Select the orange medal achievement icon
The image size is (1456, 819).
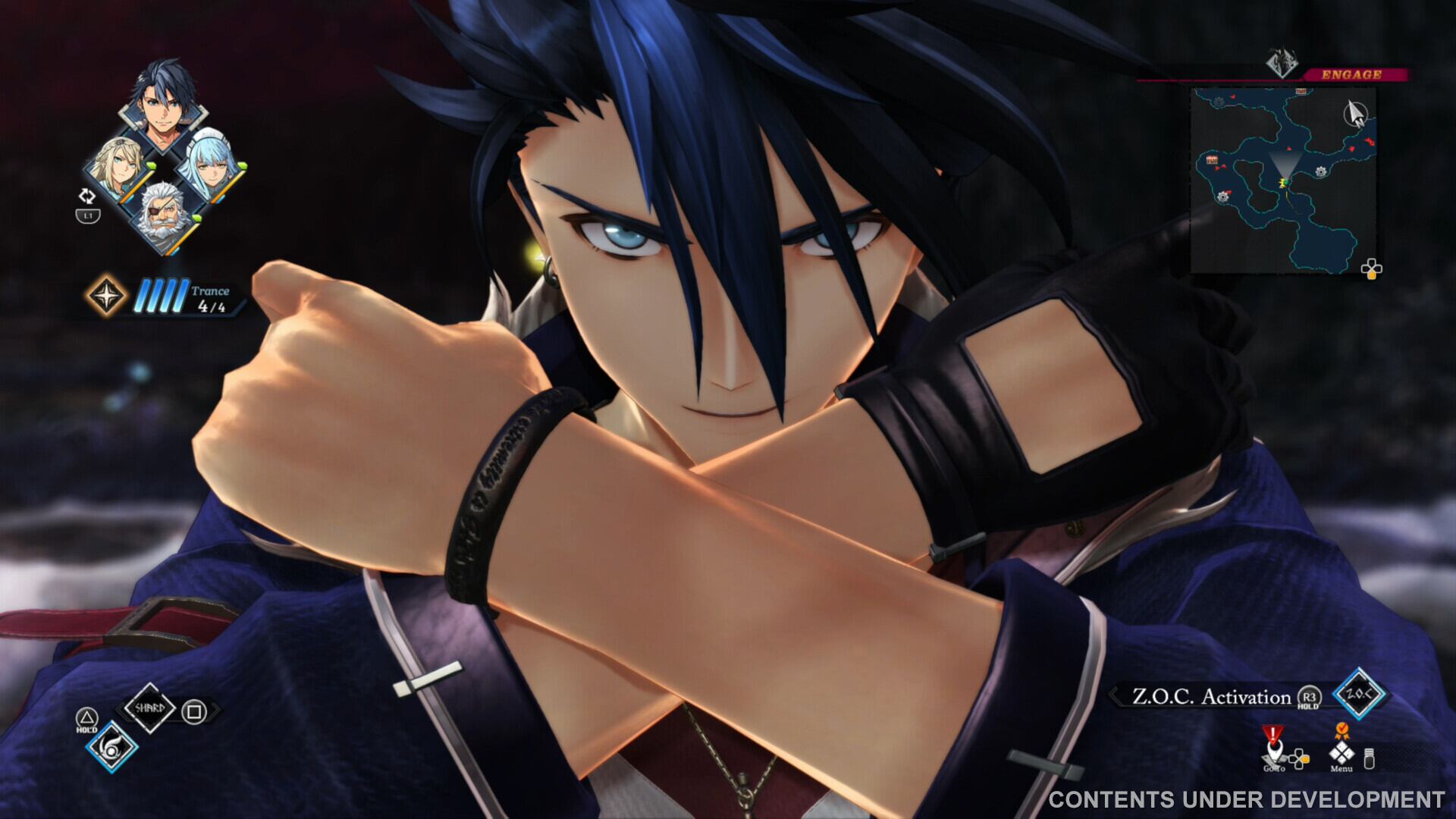pos(1343,730)
